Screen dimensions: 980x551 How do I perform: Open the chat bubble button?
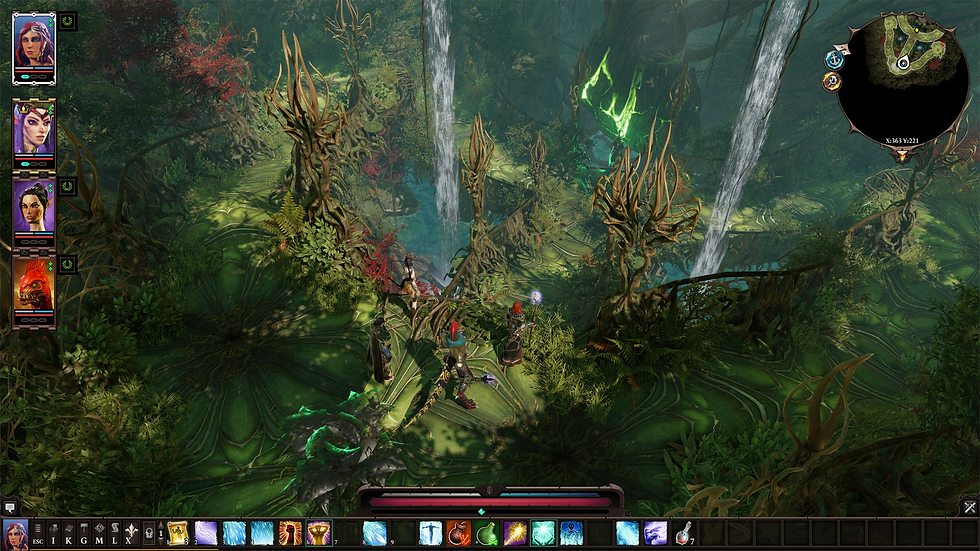(9, 508)
